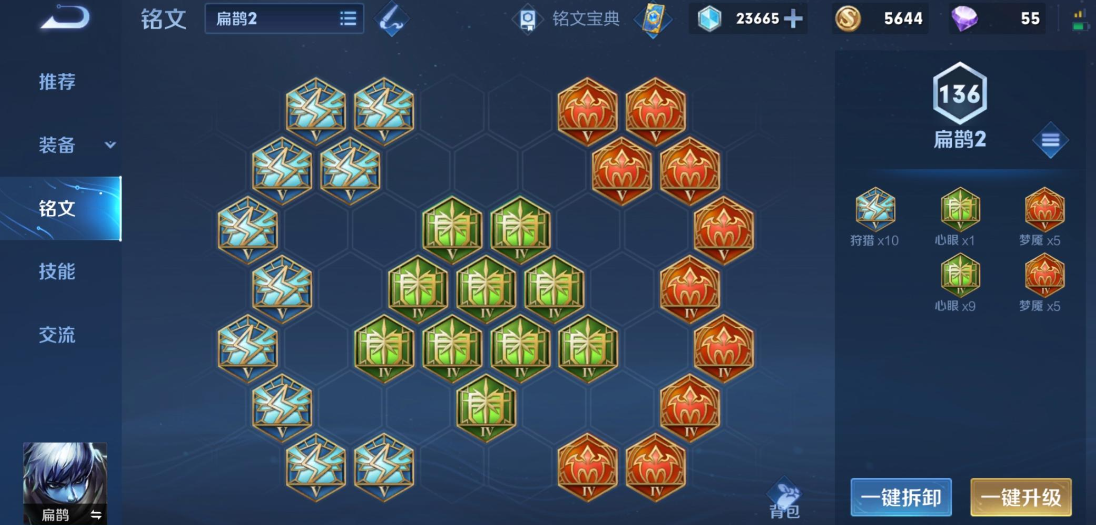Viewport: 1096px width, 525px height.
Task: Open 铭文宝典 rune codex
Action: click(x=568, y=19)
